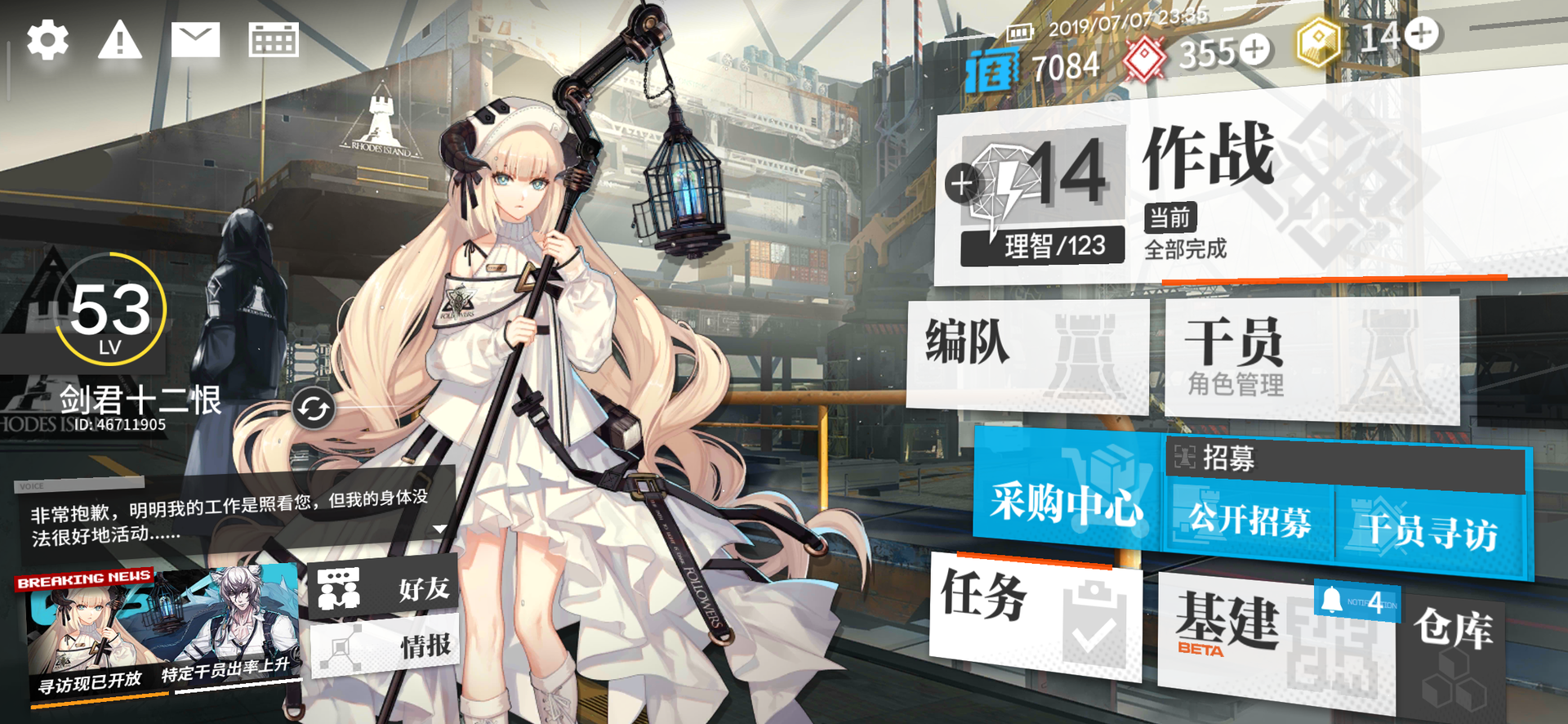Open the mail inbox icon
This screenshot has width=1568, height=724.
pos(198,38)
